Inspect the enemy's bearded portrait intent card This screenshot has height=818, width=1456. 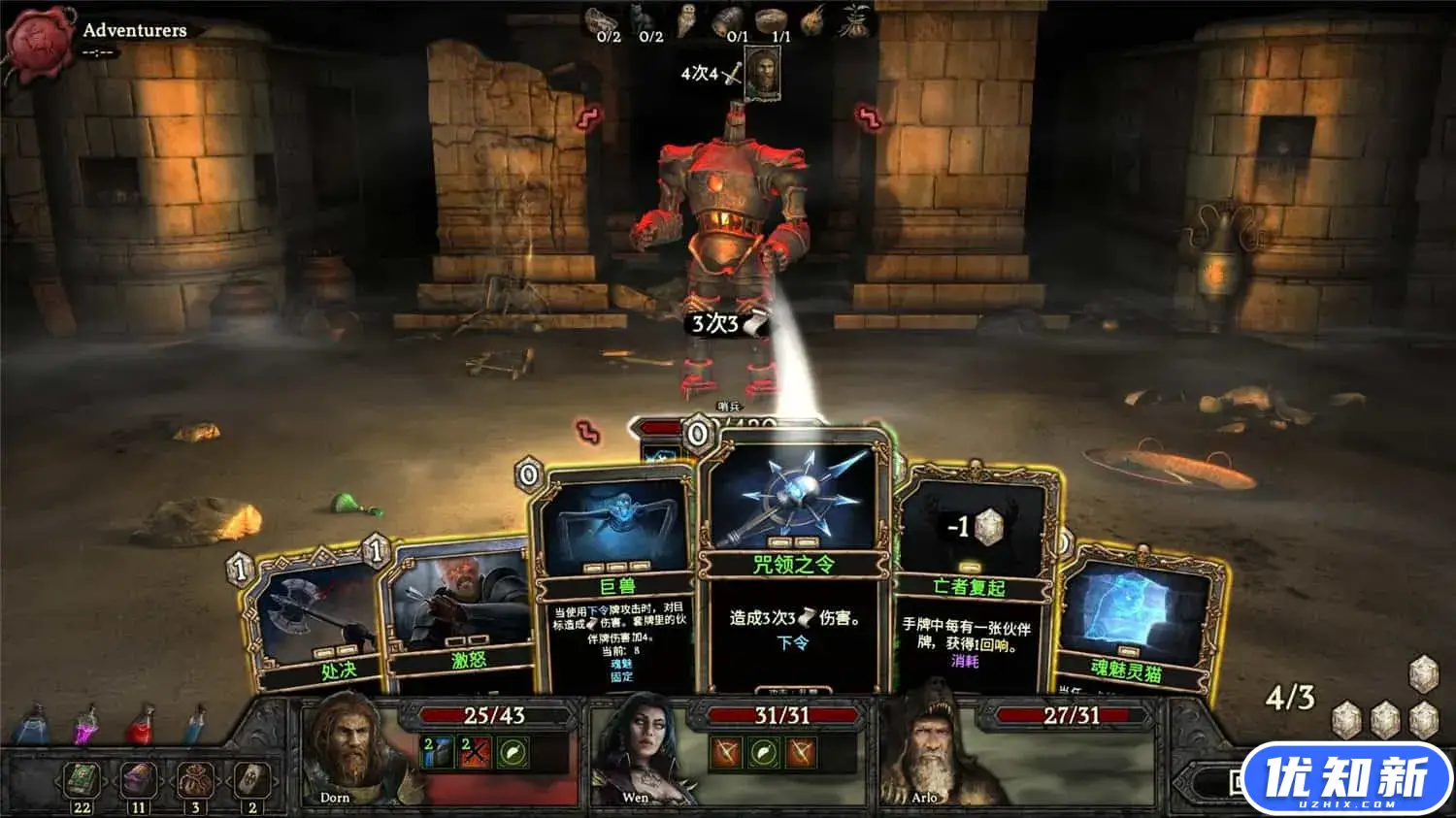click(763, 74)
